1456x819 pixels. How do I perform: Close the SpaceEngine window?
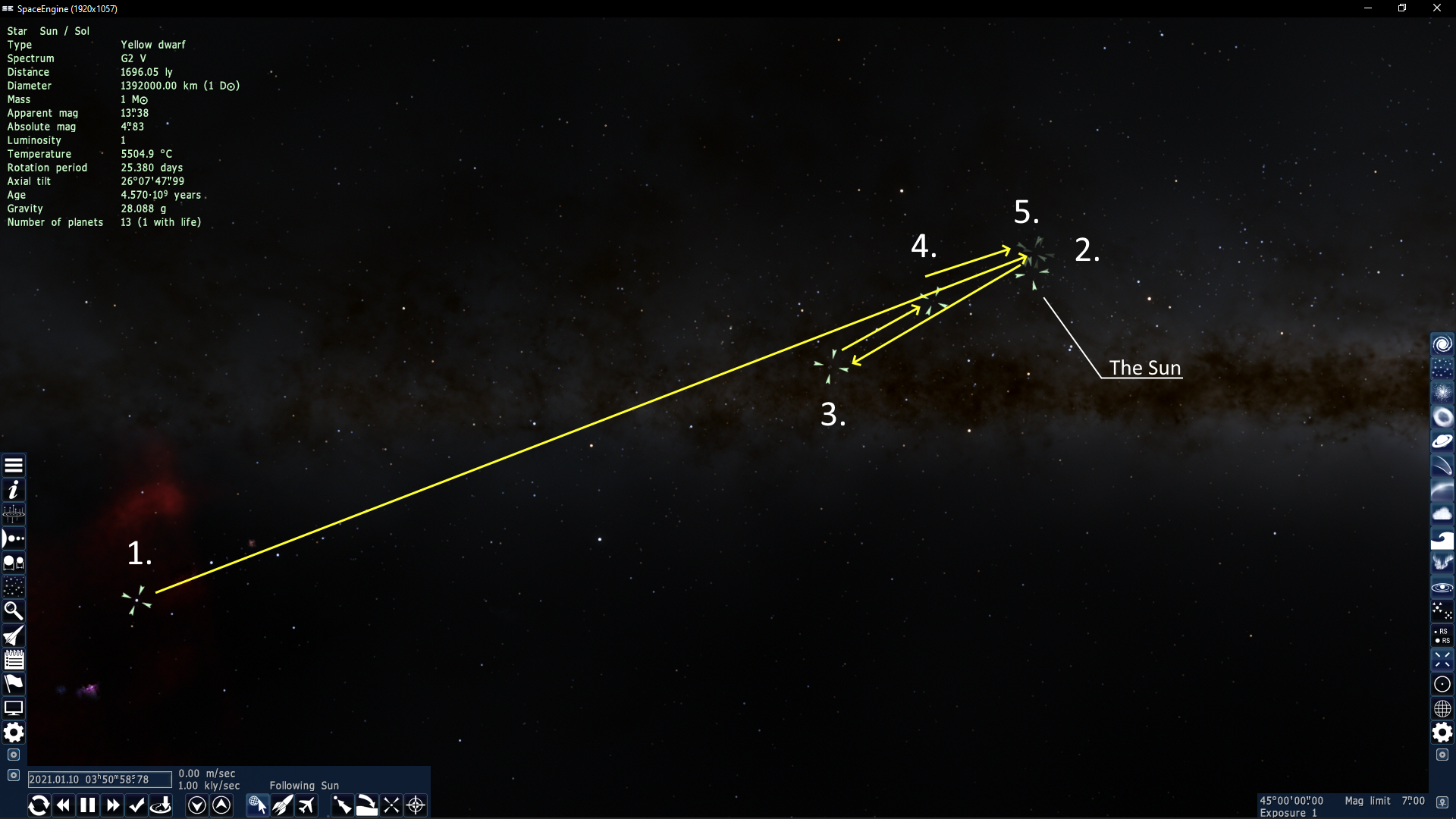coord(1436,8)
